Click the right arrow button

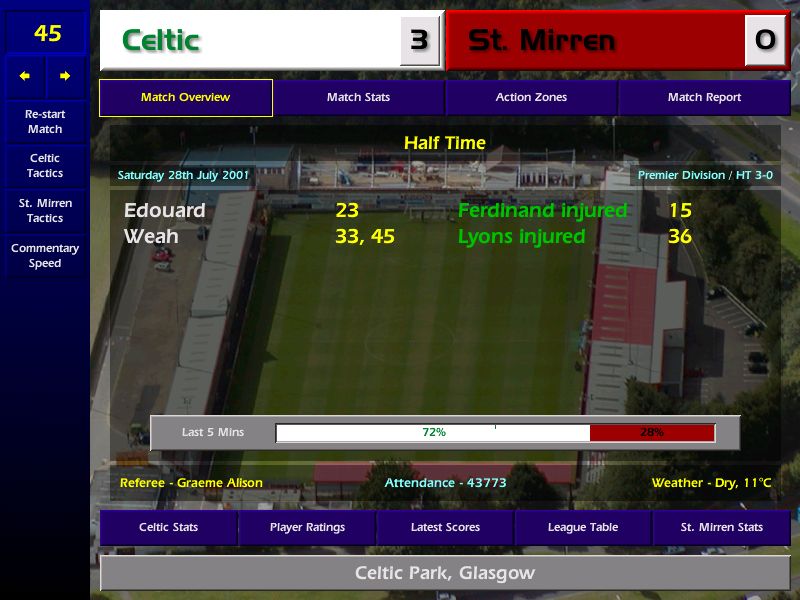(65, 76)
